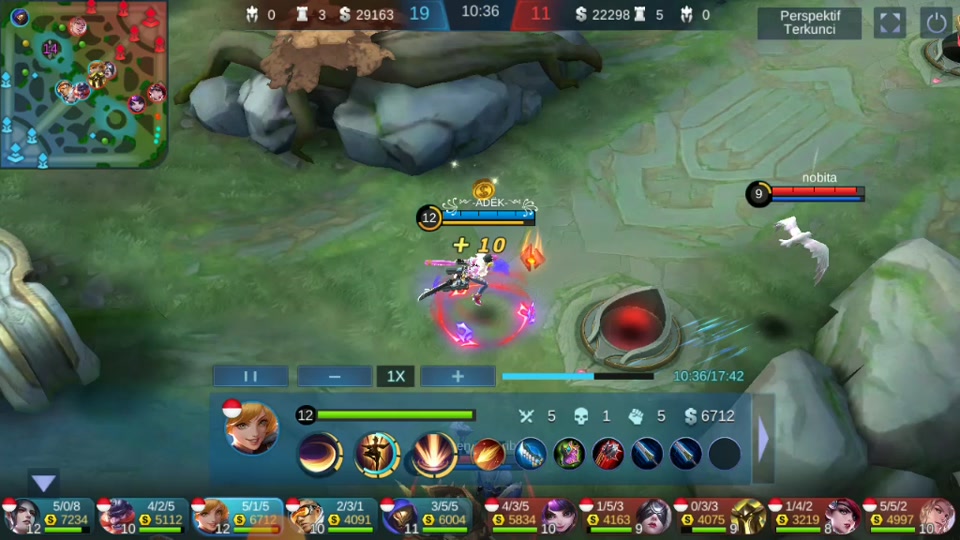The image size is (960, 540).
Task: Click the selected hero's portrait in the panel
Action: pyautogui.click(x=252, y=428)
